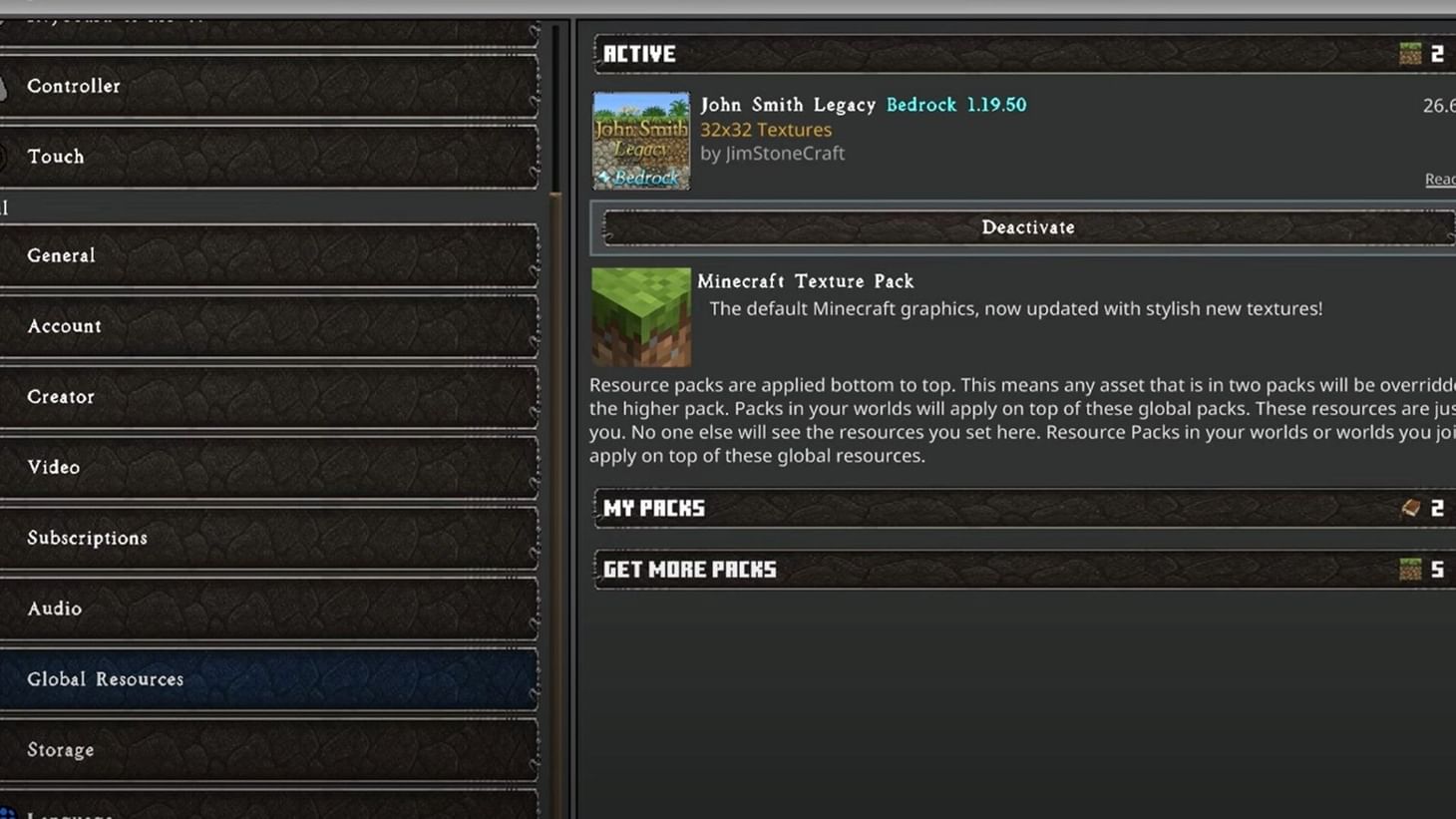This screenshot has height=819, width=1456.
Task: Switch to the Video settings tab
Action: tap(269, 467)
